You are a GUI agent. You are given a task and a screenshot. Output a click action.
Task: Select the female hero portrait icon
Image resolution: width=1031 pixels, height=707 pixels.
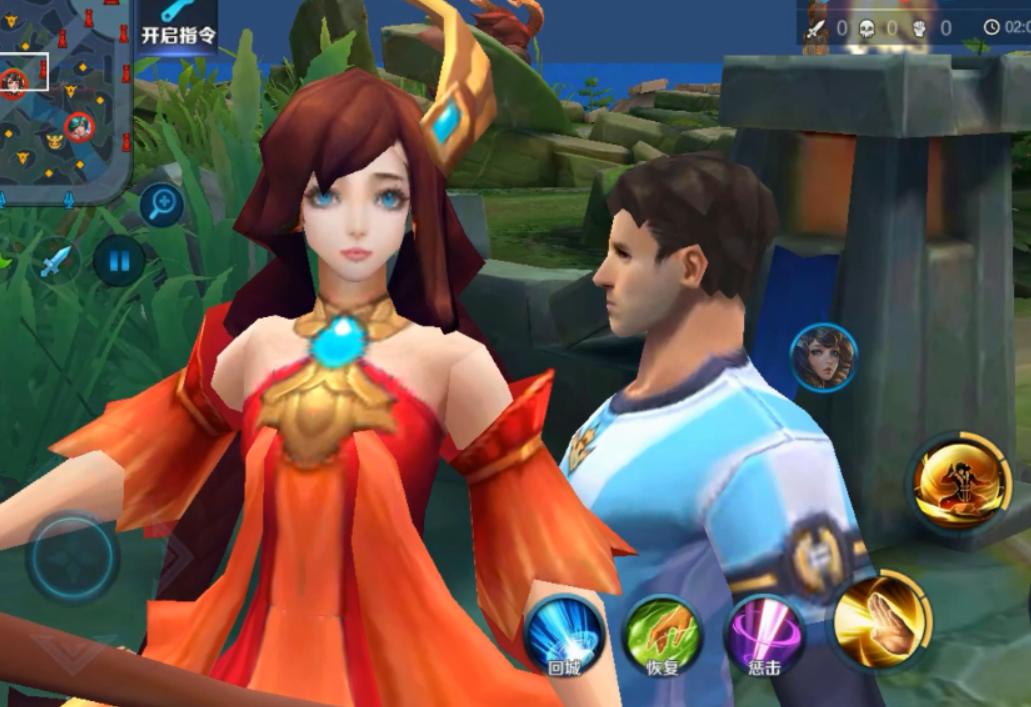coord(824,358)
